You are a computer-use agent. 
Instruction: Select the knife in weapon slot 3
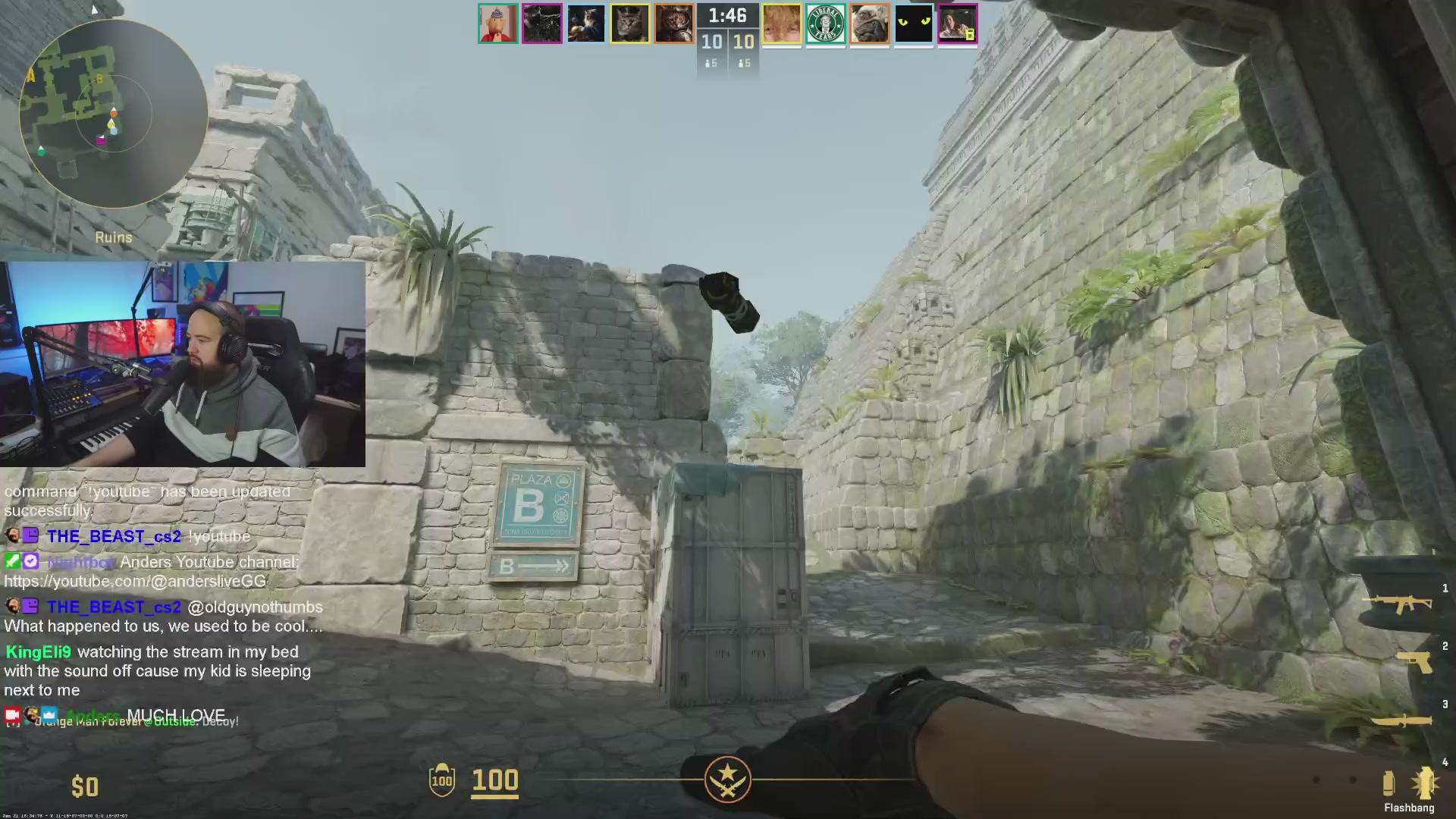point(1403,719)
